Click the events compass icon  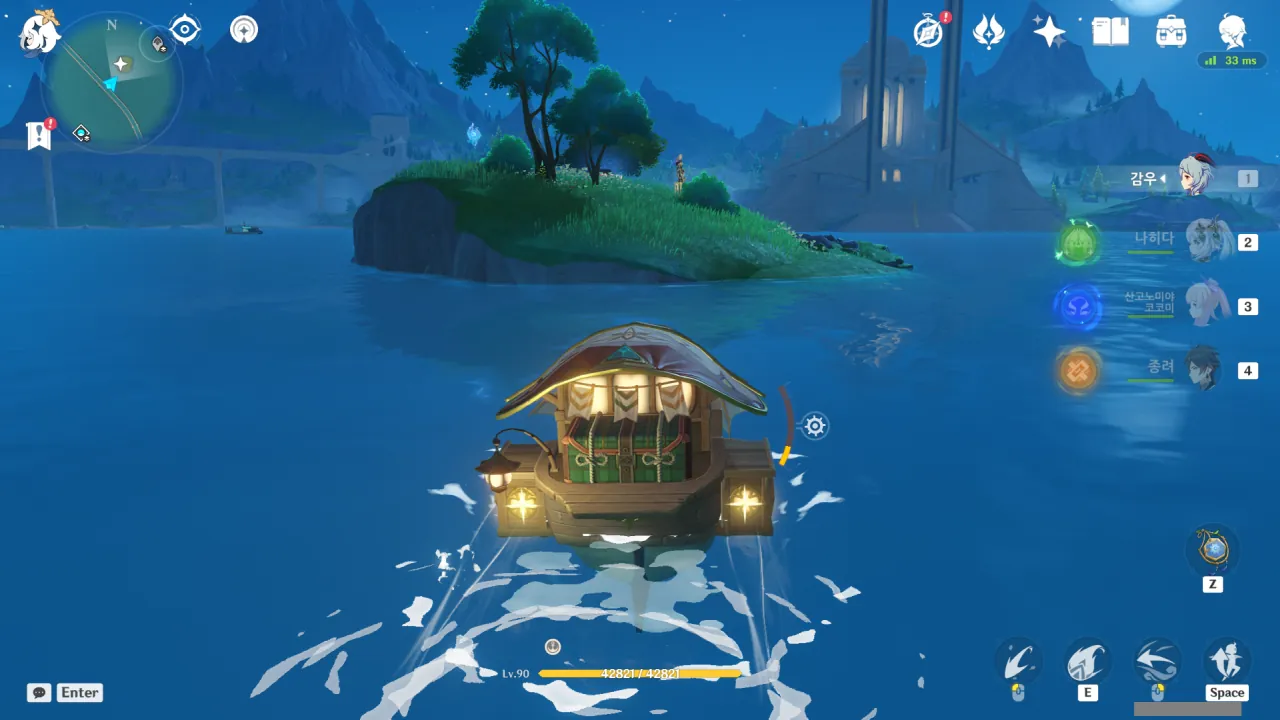point(929,32)
